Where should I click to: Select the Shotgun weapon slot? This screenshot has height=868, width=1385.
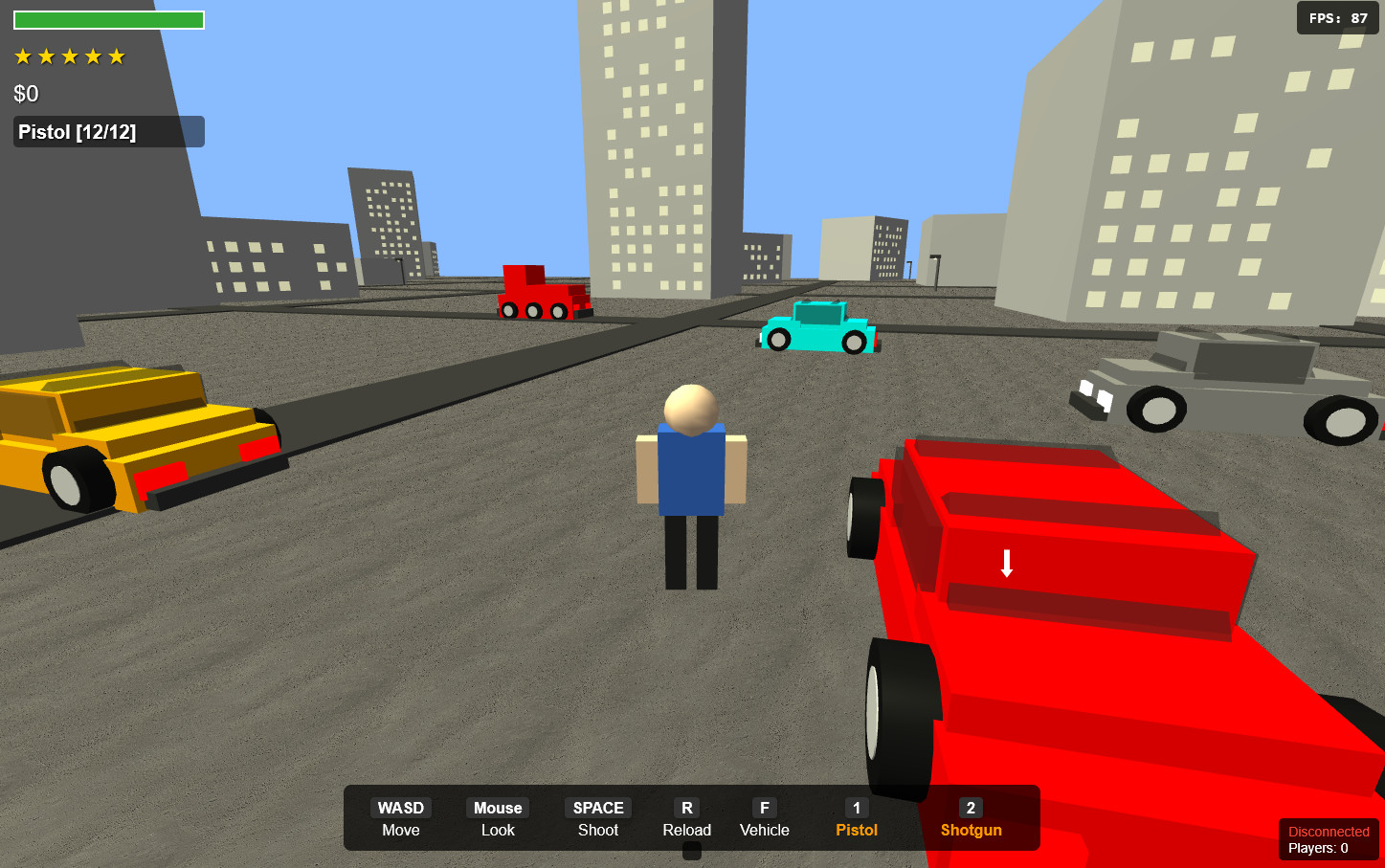[970, 818]
